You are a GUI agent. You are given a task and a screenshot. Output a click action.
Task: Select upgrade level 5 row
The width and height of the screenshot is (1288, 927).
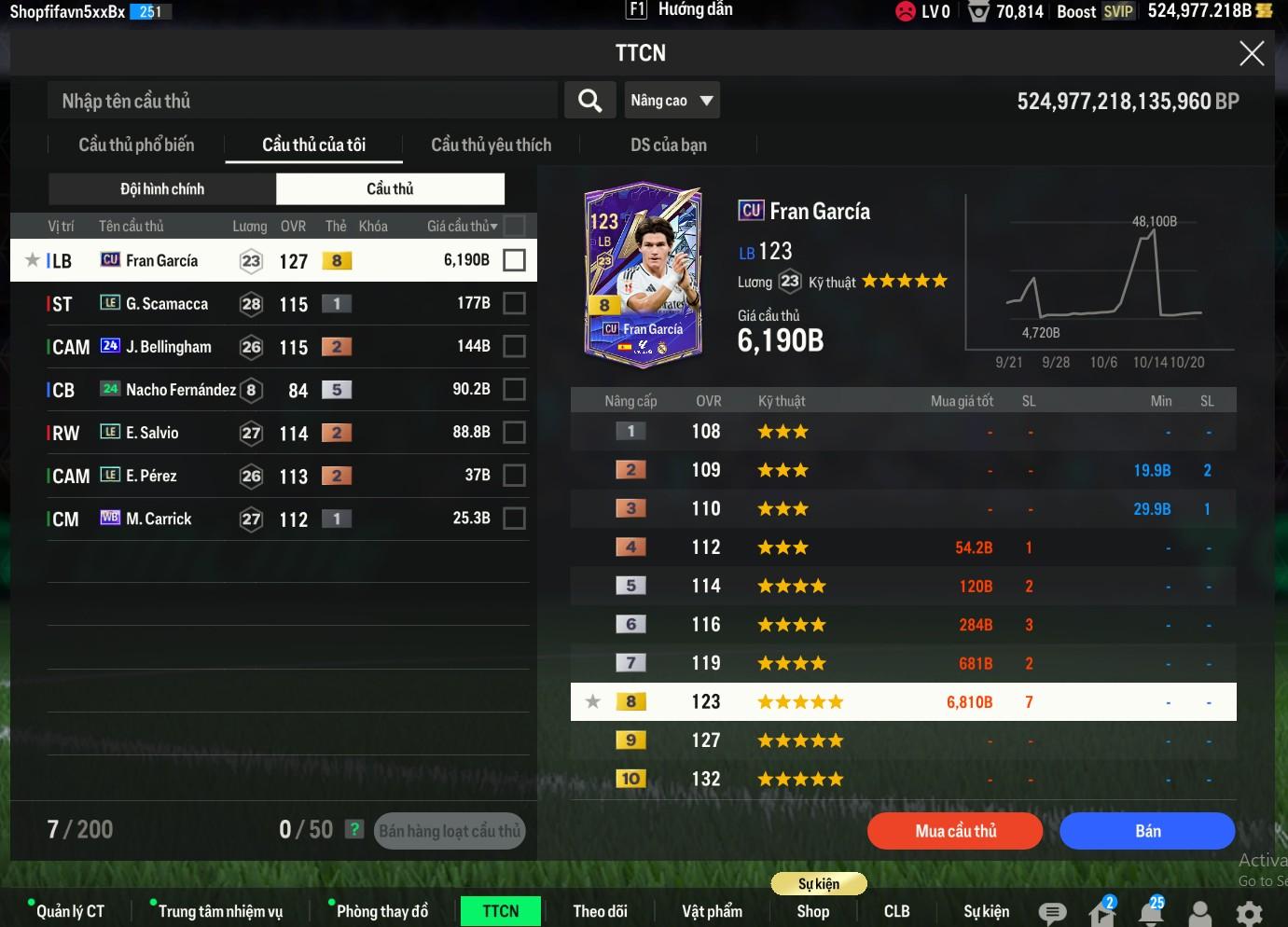click(903, 586)
